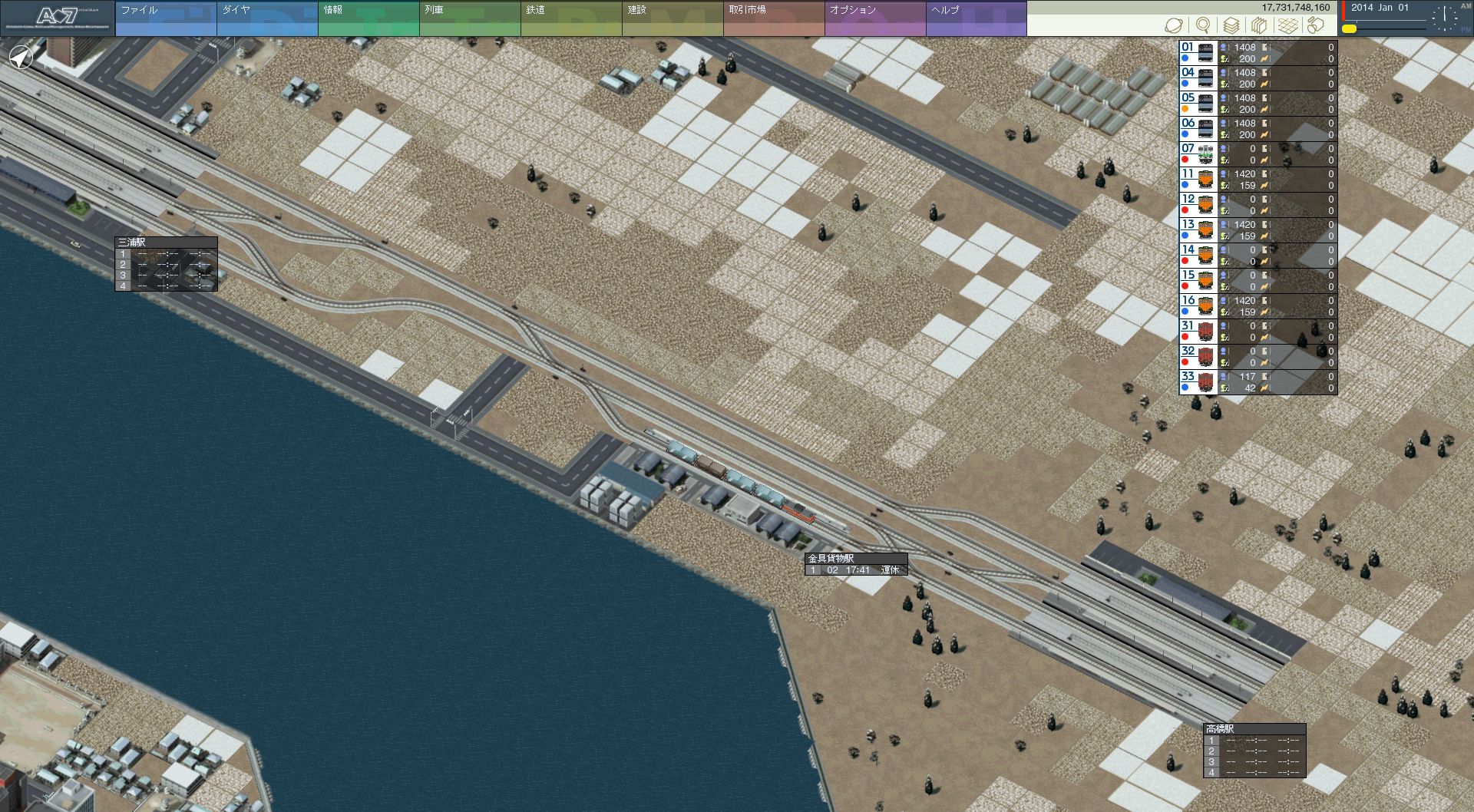Screen dimensions: 1474x812
Task: Click the stacked horizontal layers icon
Action: click(1231, 26)
